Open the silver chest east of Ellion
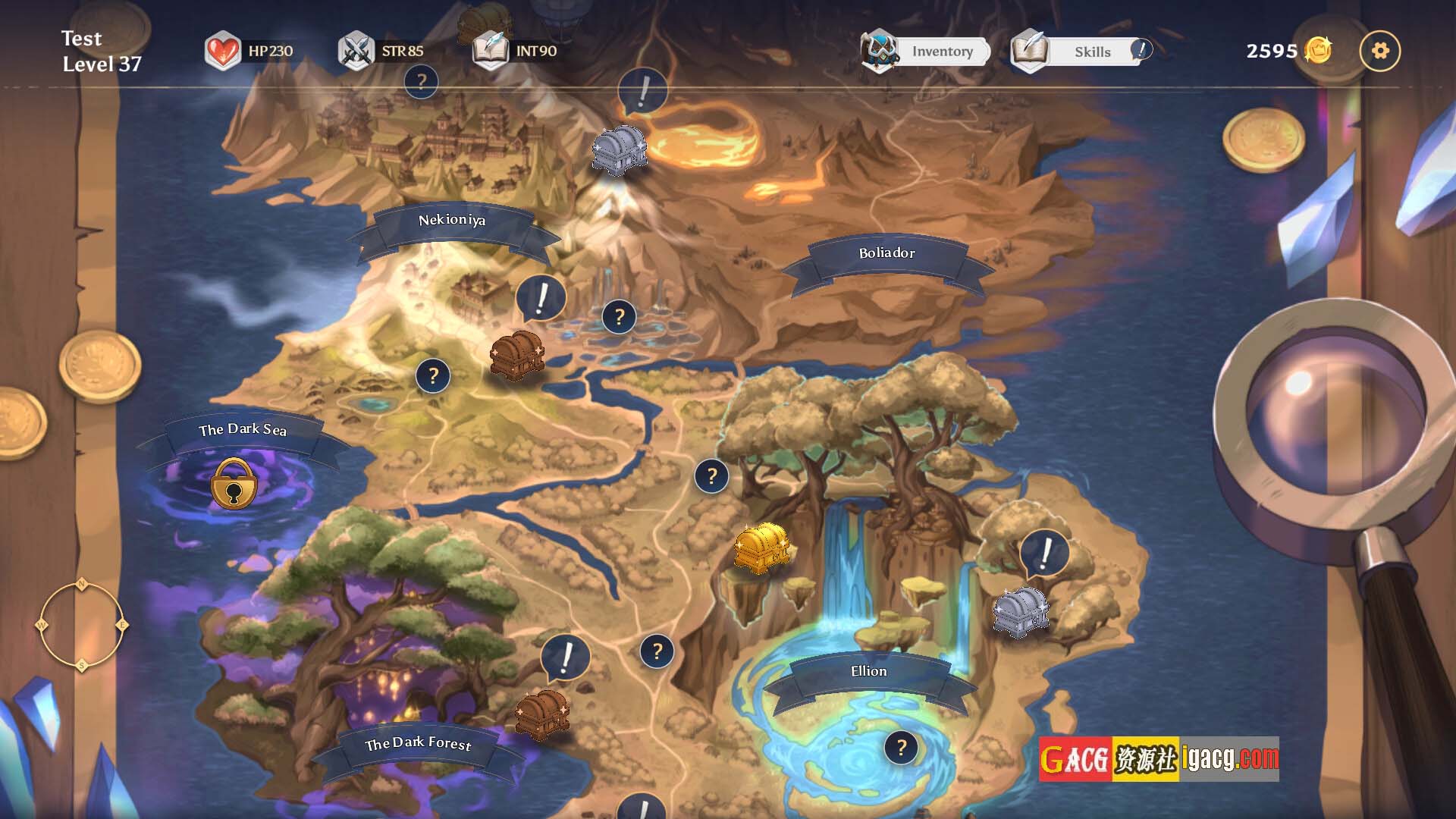Viewport: 1456px width, 819px height. 1021,610
